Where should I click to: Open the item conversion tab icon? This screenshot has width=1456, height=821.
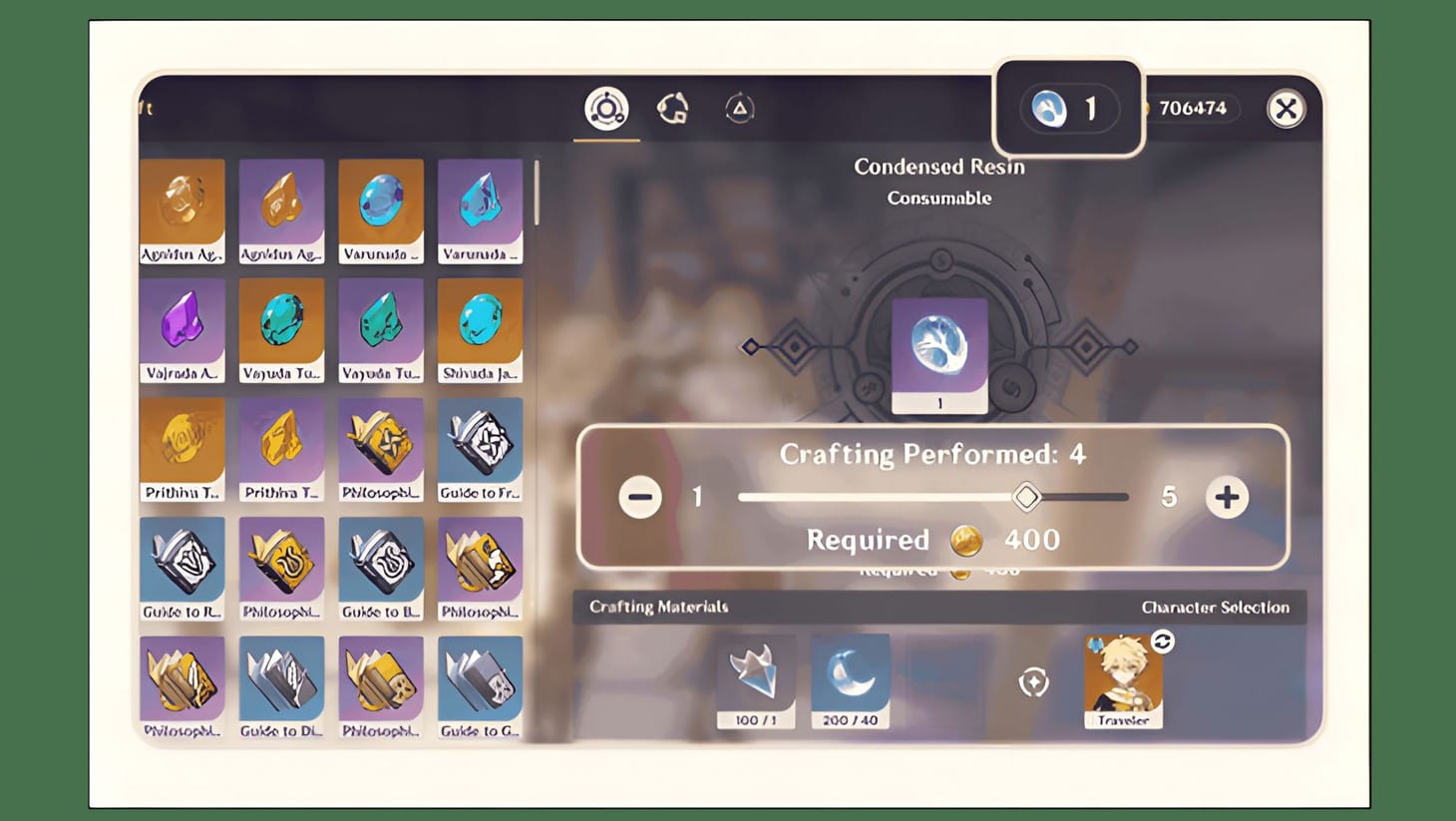tap(674, 108)
